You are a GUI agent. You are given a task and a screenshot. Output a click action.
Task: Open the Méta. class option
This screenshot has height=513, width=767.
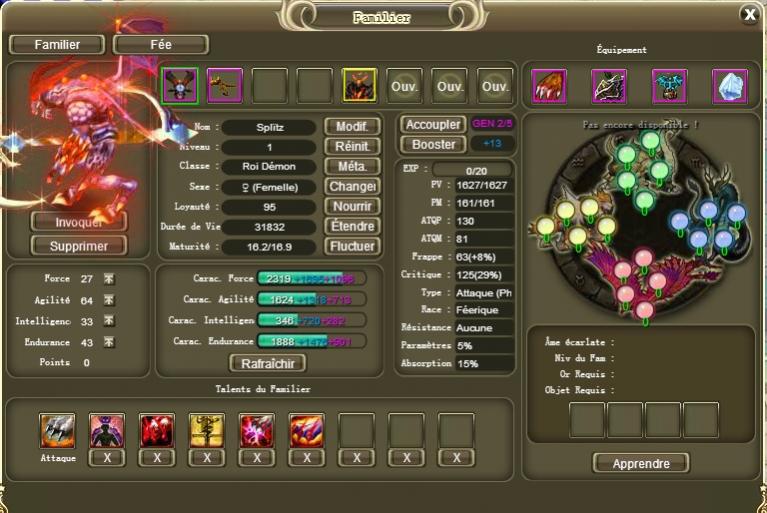[351, 166]
